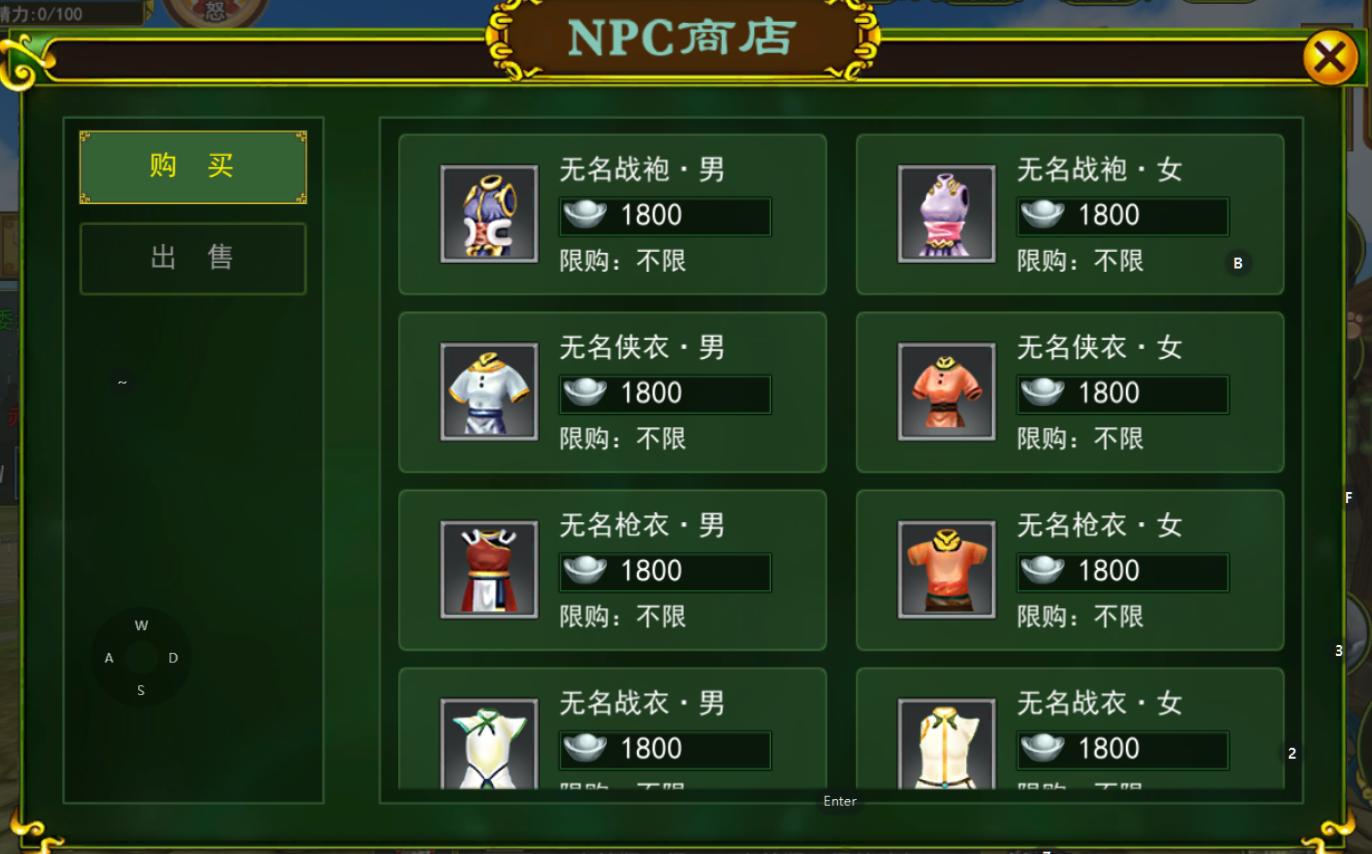Screen dimensions: 1372x854
Task: Click the price field showing 1800 for 无名战袍·男
Action: (664, 214)
